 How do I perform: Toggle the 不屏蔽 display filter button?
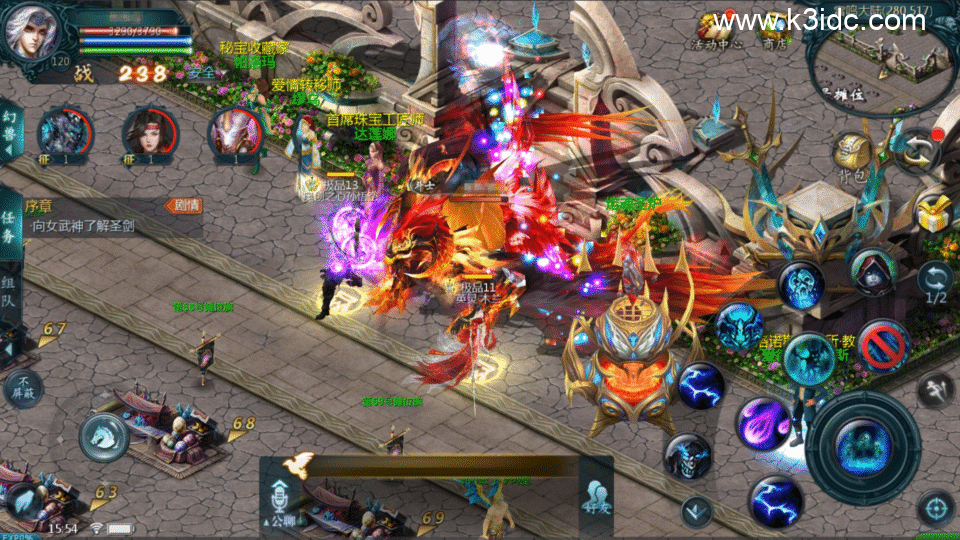coord(25,386)
